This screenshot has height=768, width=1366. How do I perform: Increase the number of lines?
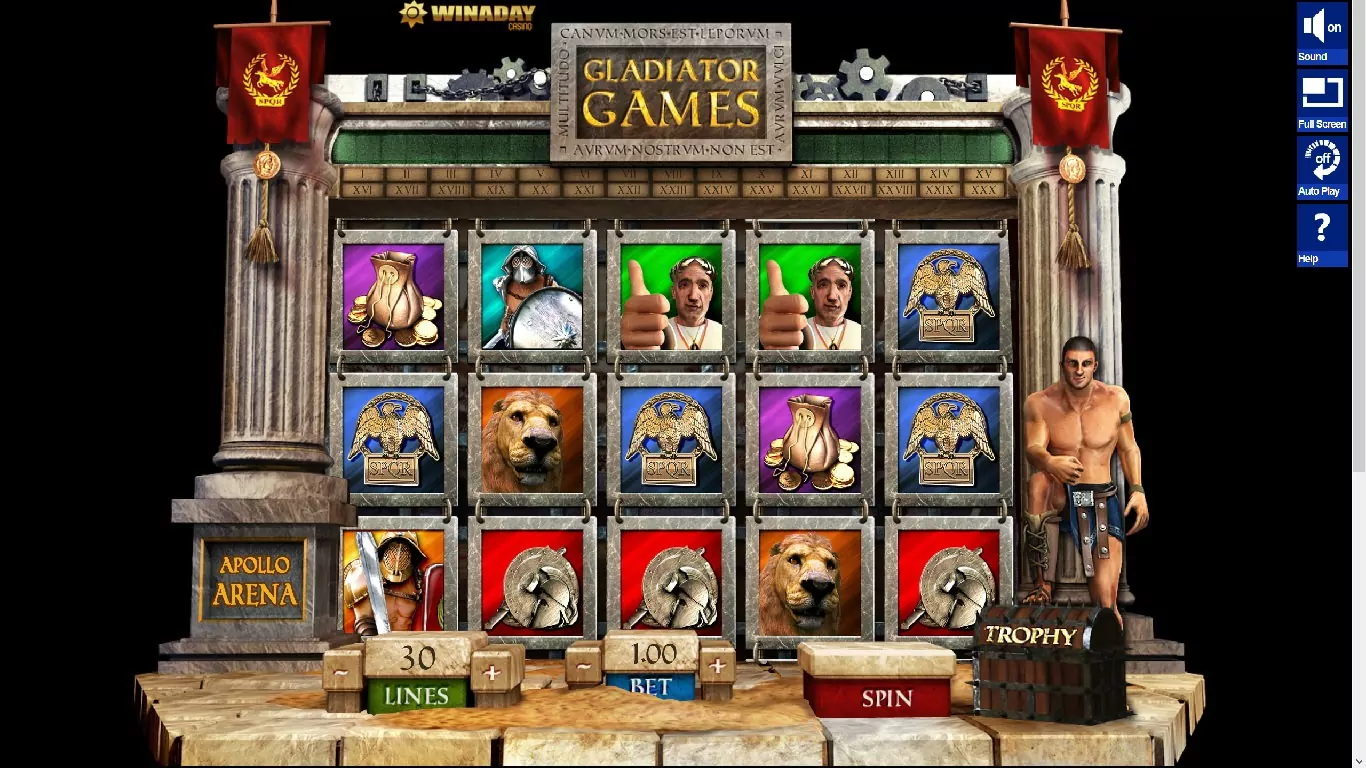pyautogui.click(x=491, y=673)
